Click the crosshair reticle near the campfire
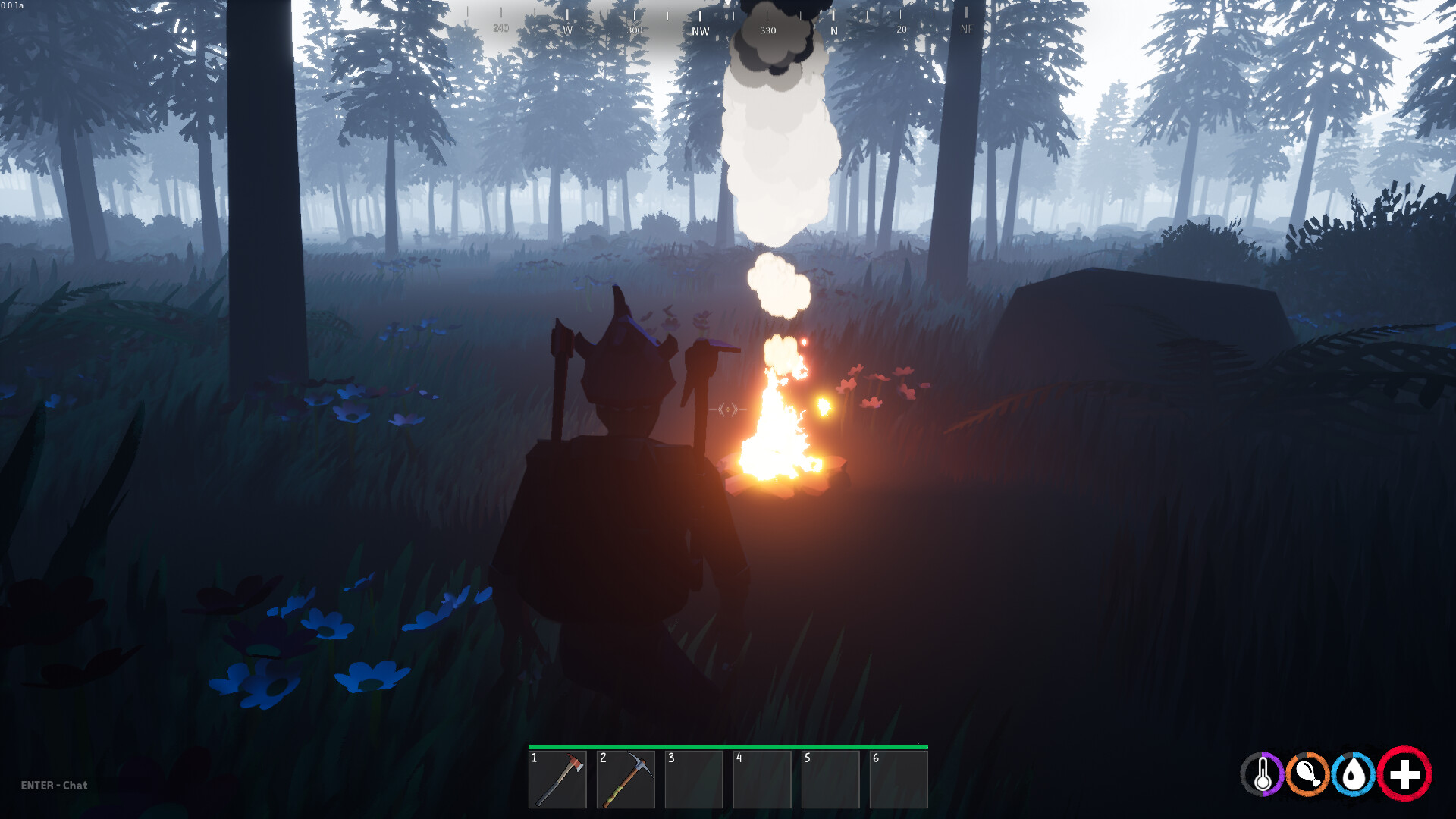 (x=726, y=409)
